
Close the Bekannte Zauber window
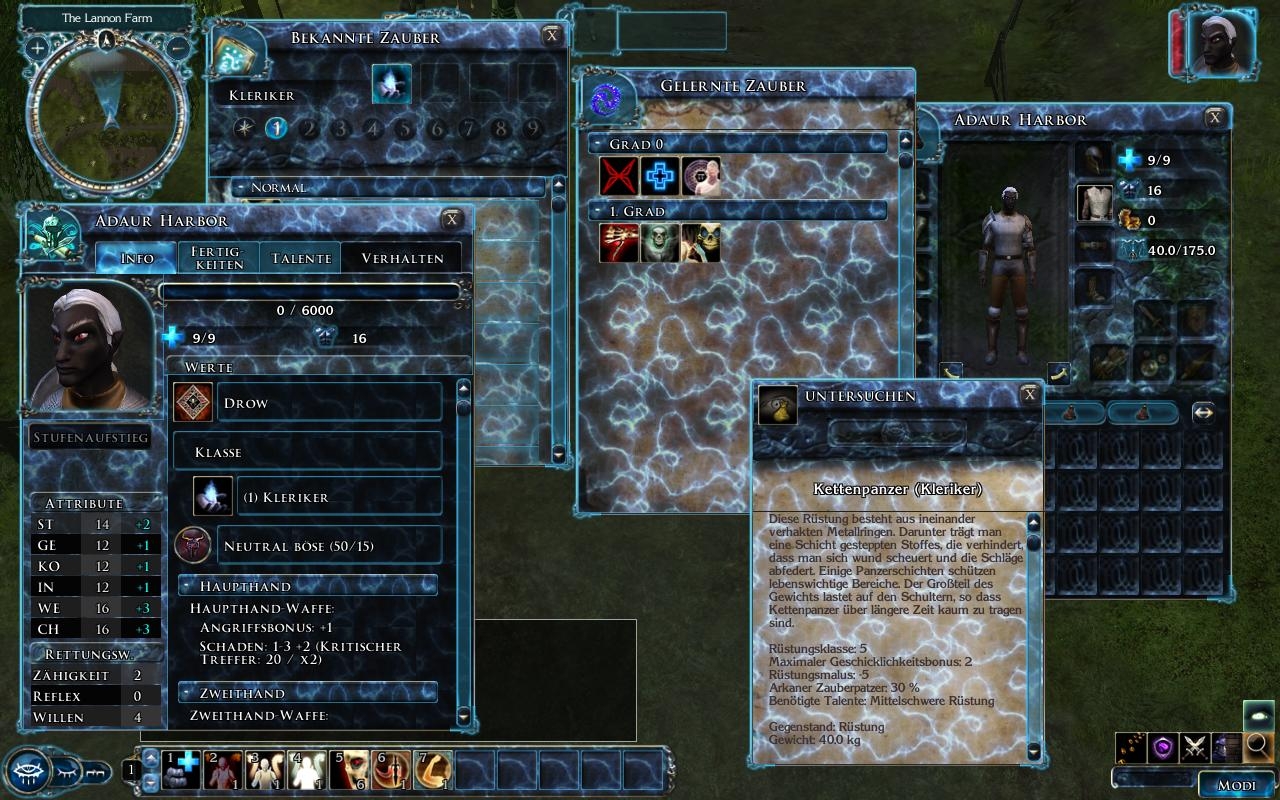(551, 36)
